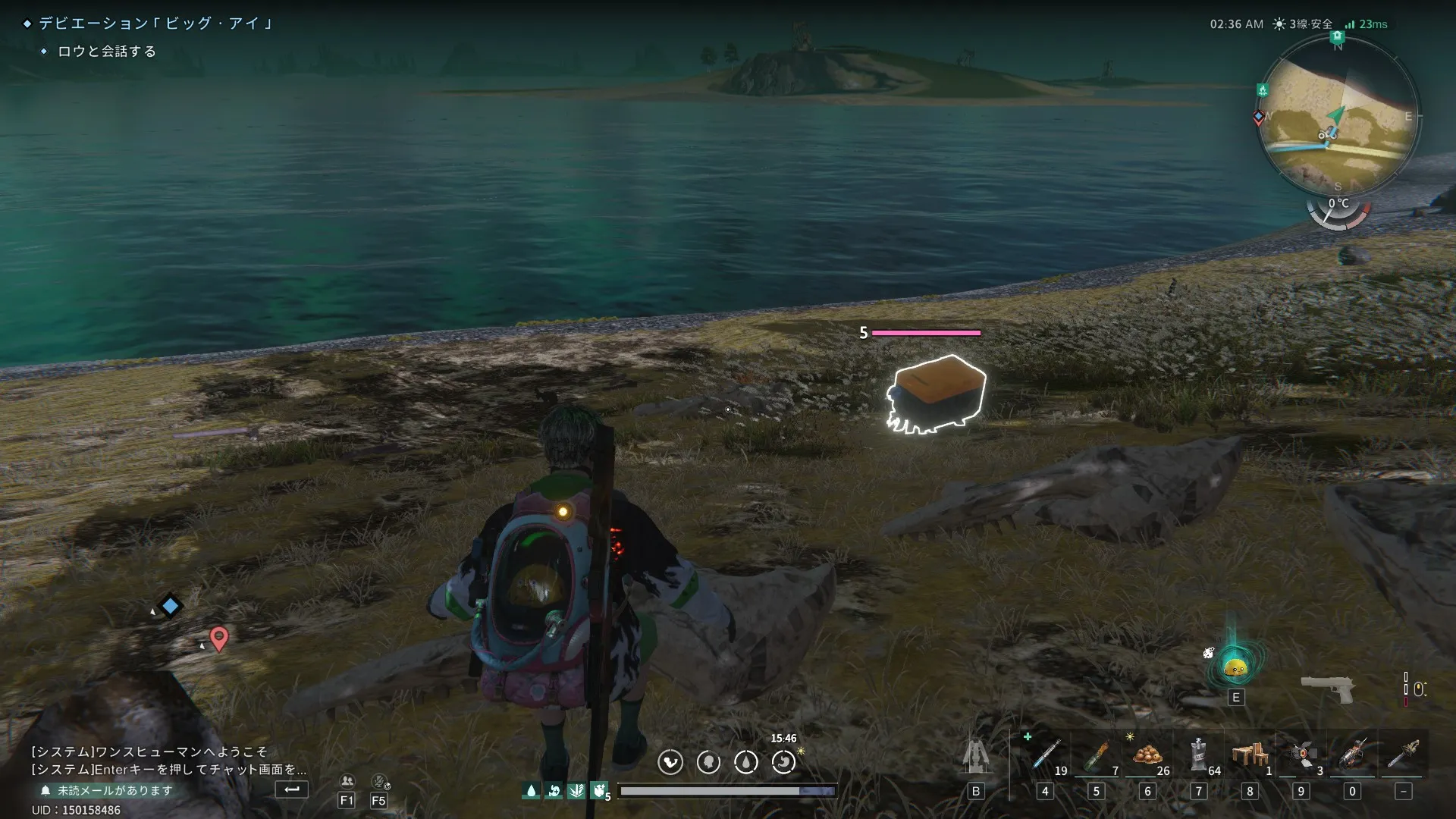Image resolution: width=1456 pixels, height=819 pixels.
Task: Click the water drop buff icon
Action: 531,791
